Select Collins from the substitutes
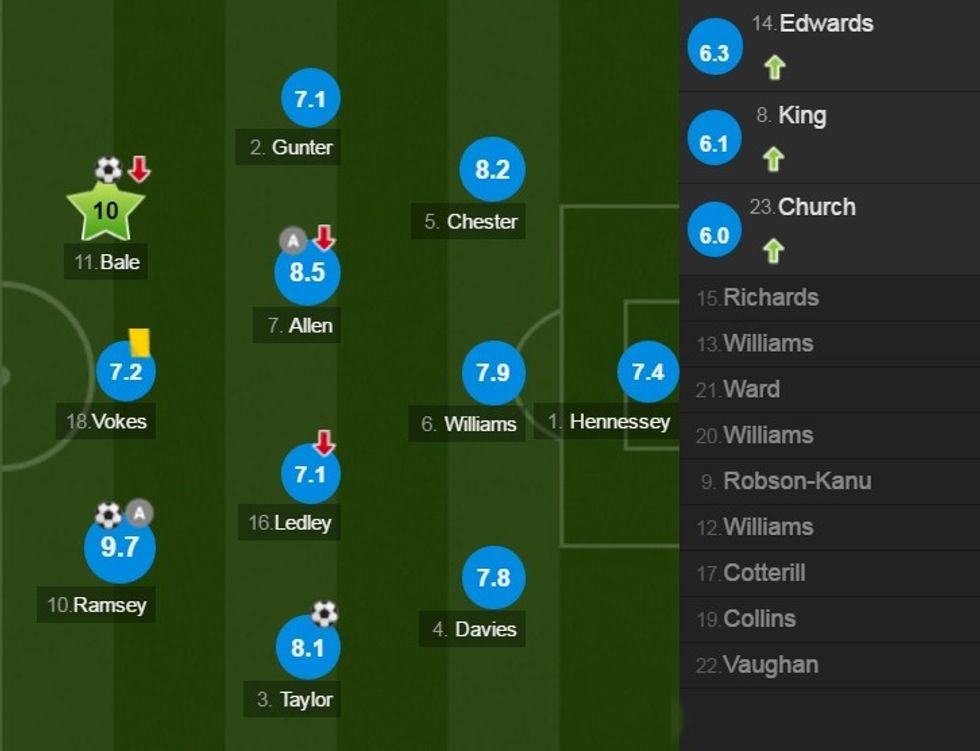The width and height of the screenshot is (980, 751). click(x=759, y=619)
